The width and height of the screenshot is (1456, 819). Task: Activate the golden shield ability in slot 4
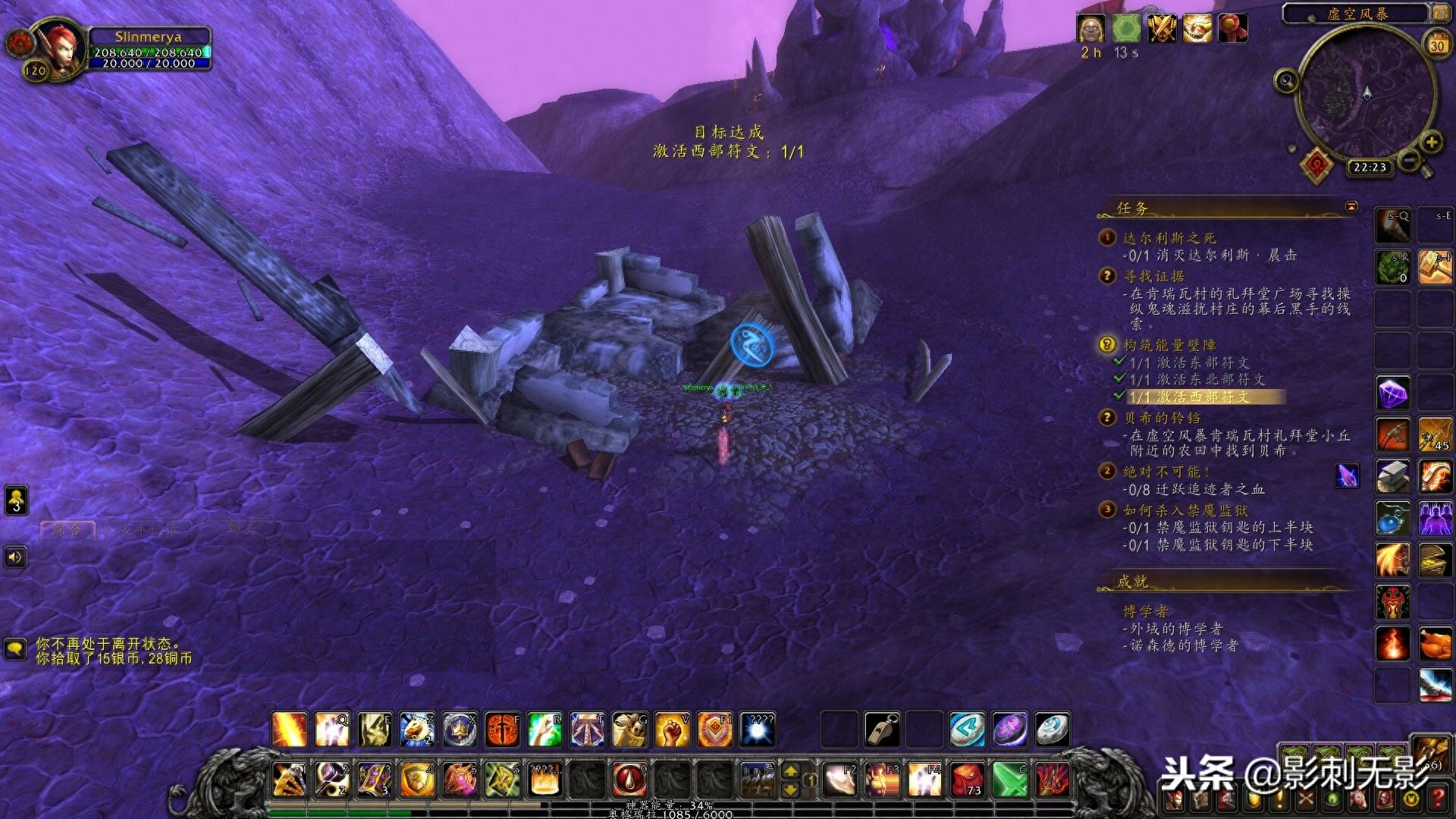[x=416, y=780]
